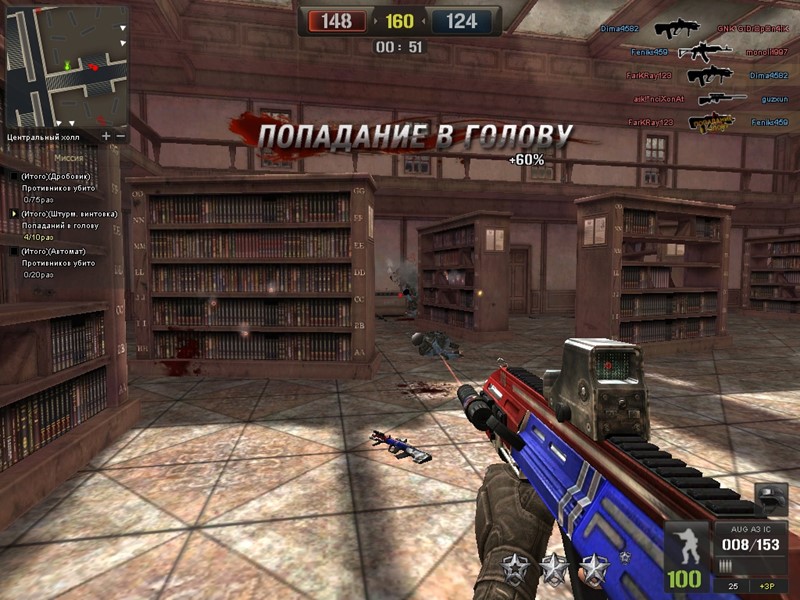Click the sniper rifle kill feed entry
Image resolution: width=800 pixels, height=600 pixels.
722,98
